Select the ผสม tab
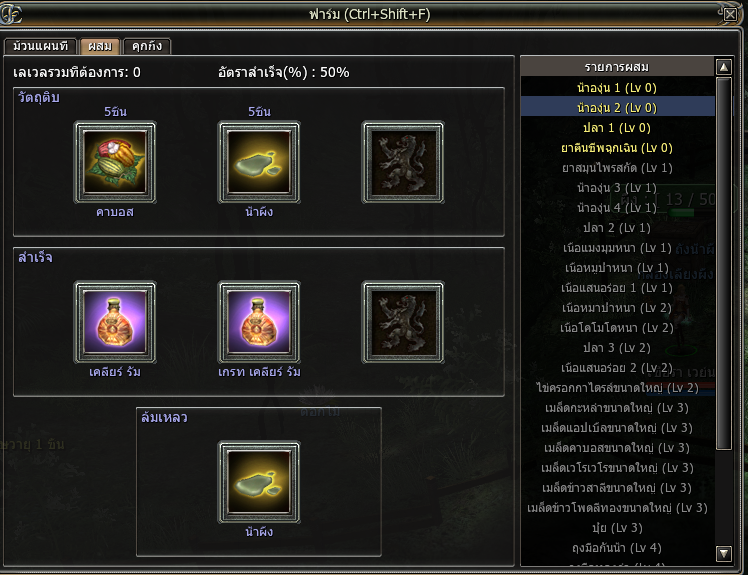This screenshot has height=575, width=748. click(x=100, y=46)
